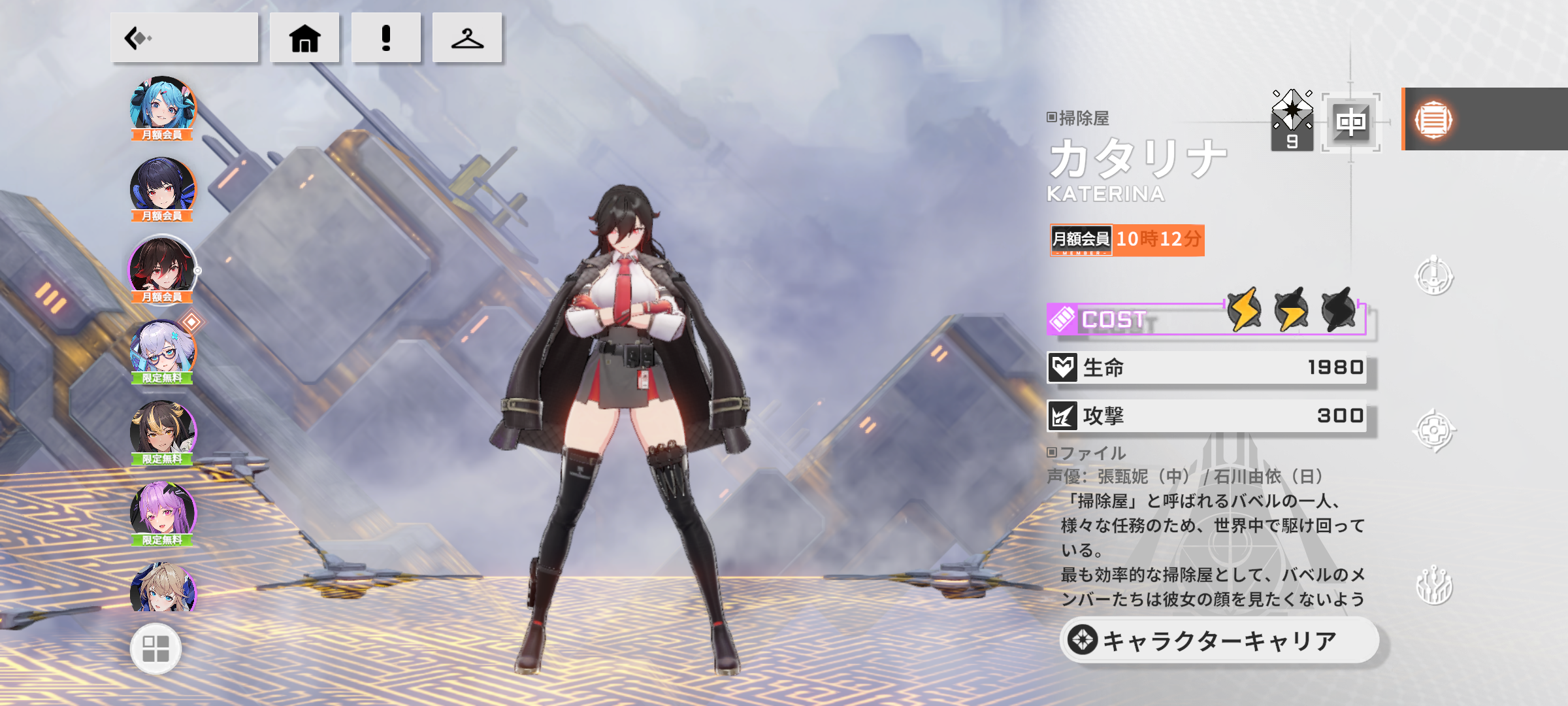
Task: Open the exclamation mark info button
Action: pyautogui.click(x=386, y=38)
